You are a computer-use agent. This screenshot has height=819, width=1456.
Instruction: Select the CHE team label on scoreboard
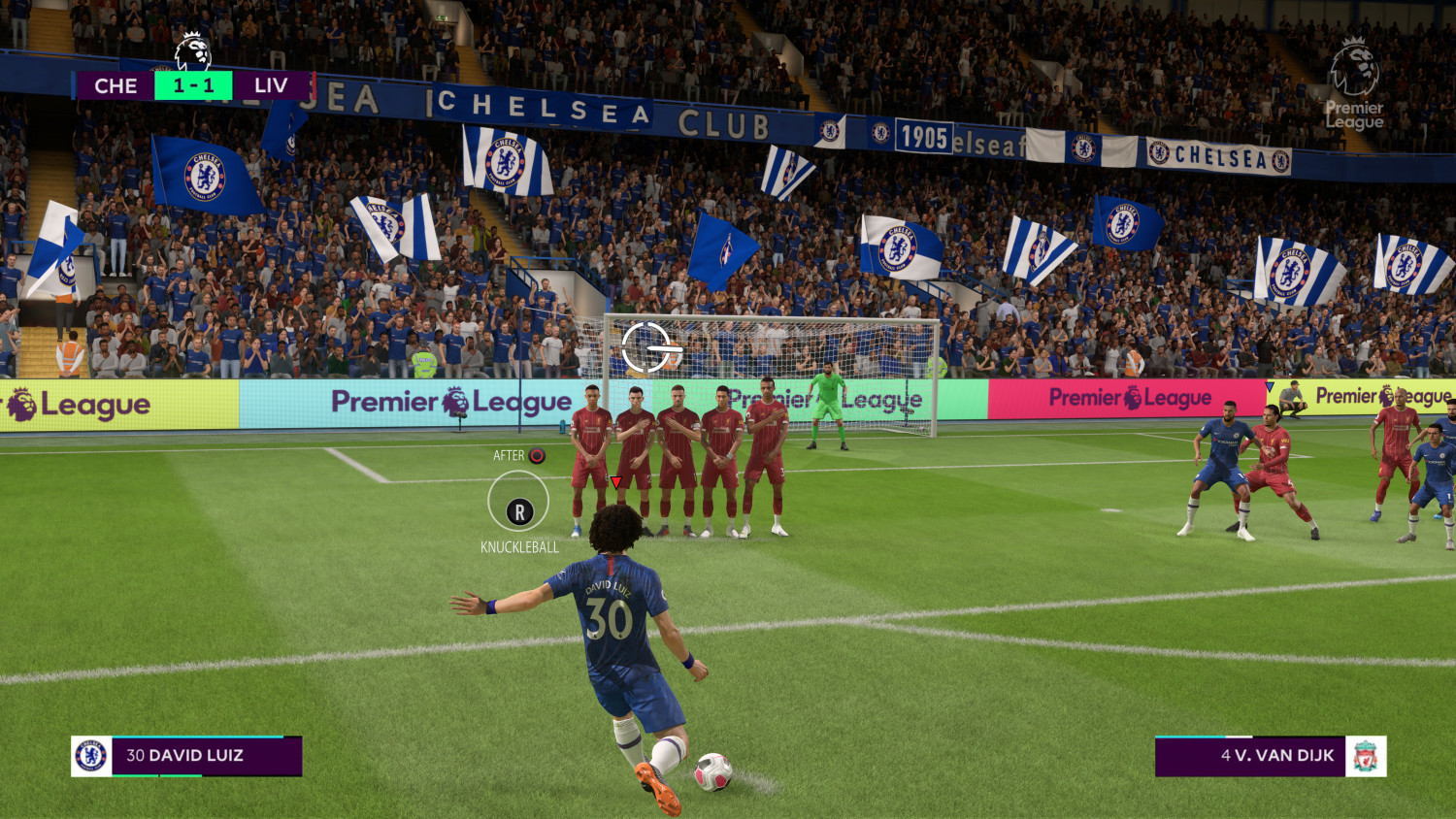[x=116, y=85]
